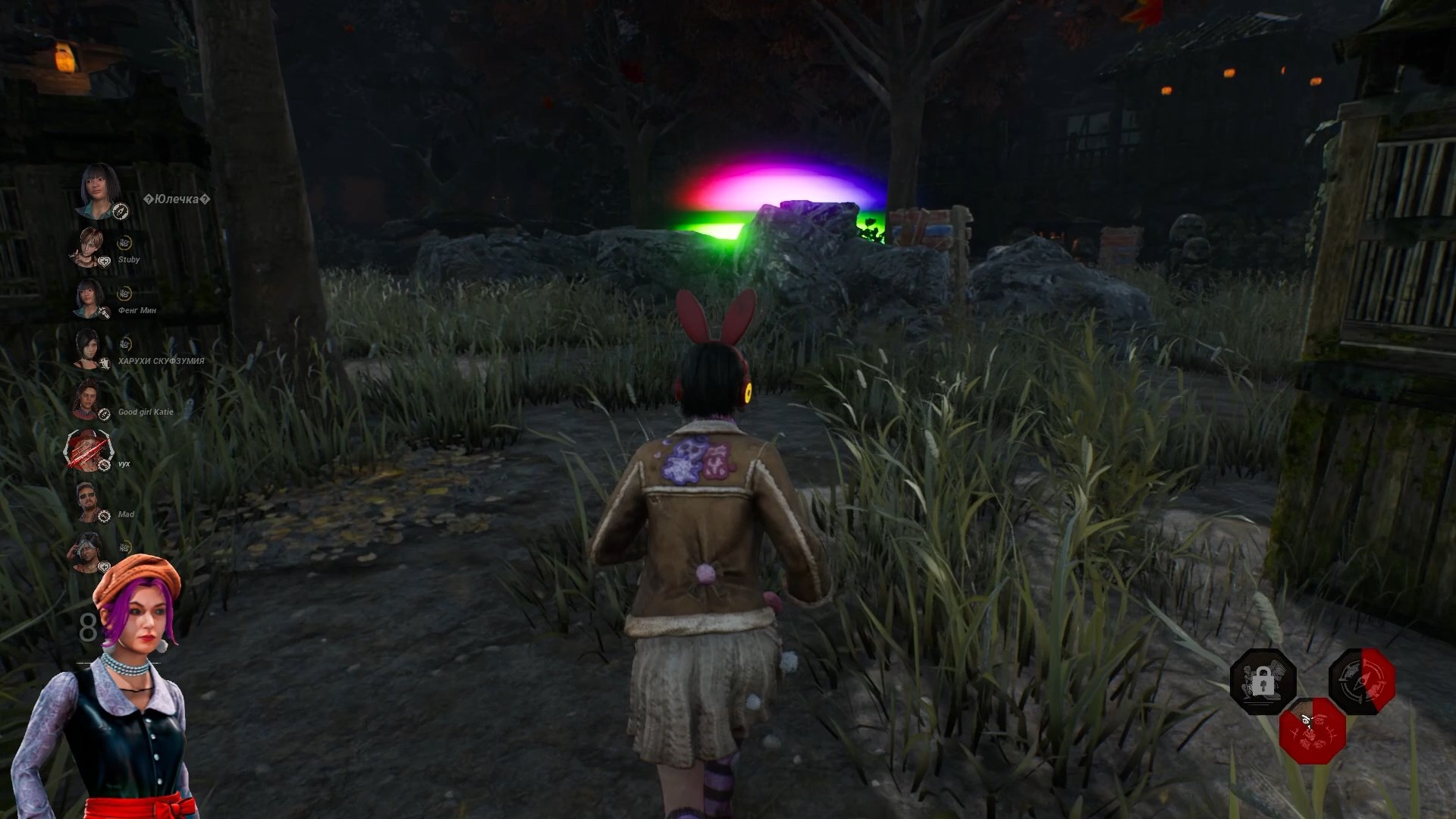
Task: Trigger the red eye and hands ability
Action: (x=1312, y=730)
